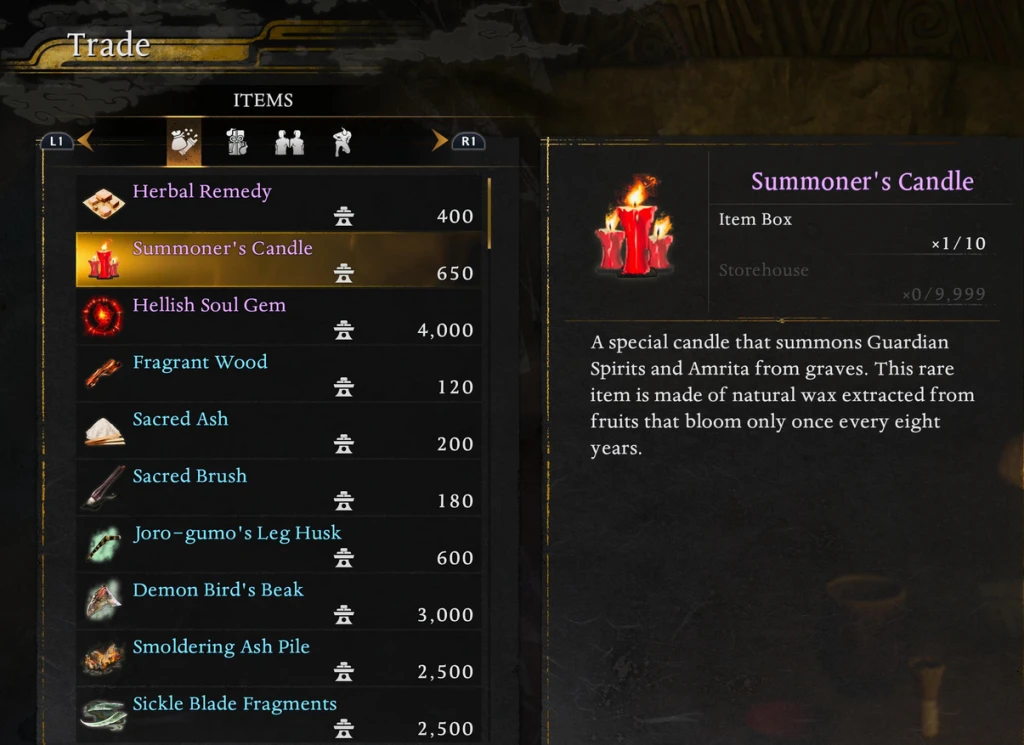Click the left arrow to previous category
The width and height of the screenshot is (1024, 745).
[x=84, y=141]
